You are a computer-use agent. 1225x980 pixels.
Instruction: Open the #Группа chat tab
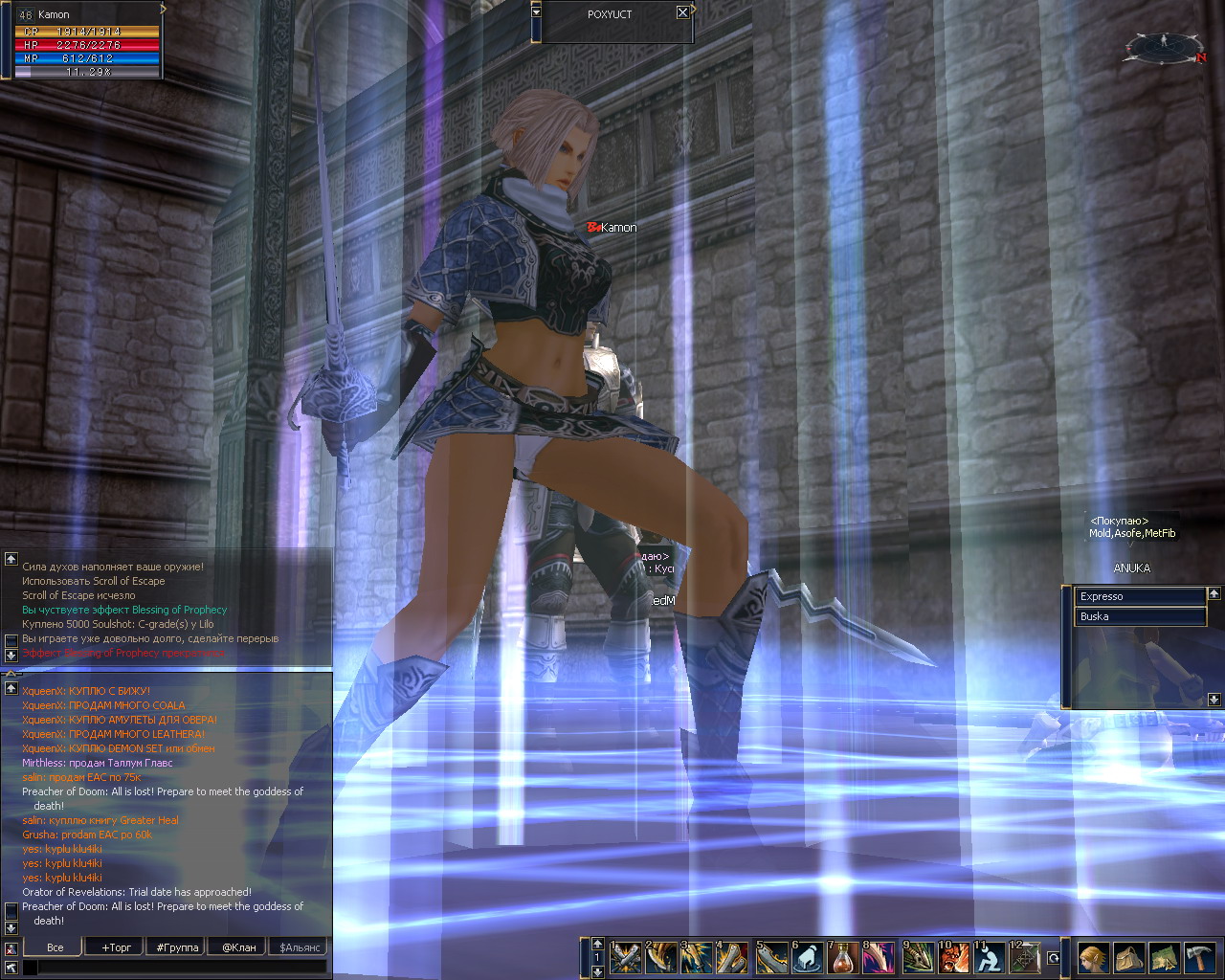177,947
